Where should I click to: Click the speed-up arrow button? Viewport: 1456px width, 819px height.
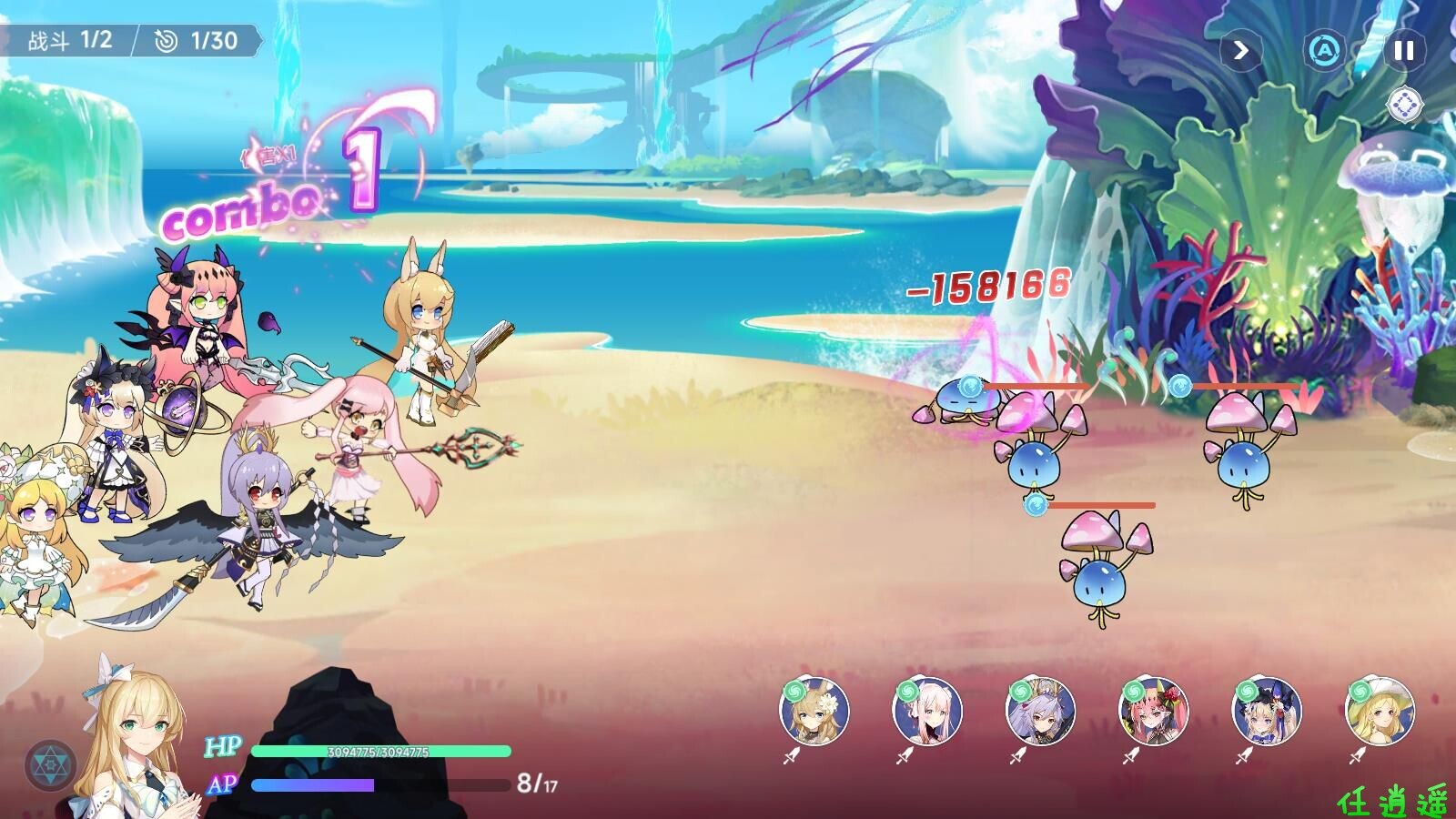click(x=1241, y=51)
